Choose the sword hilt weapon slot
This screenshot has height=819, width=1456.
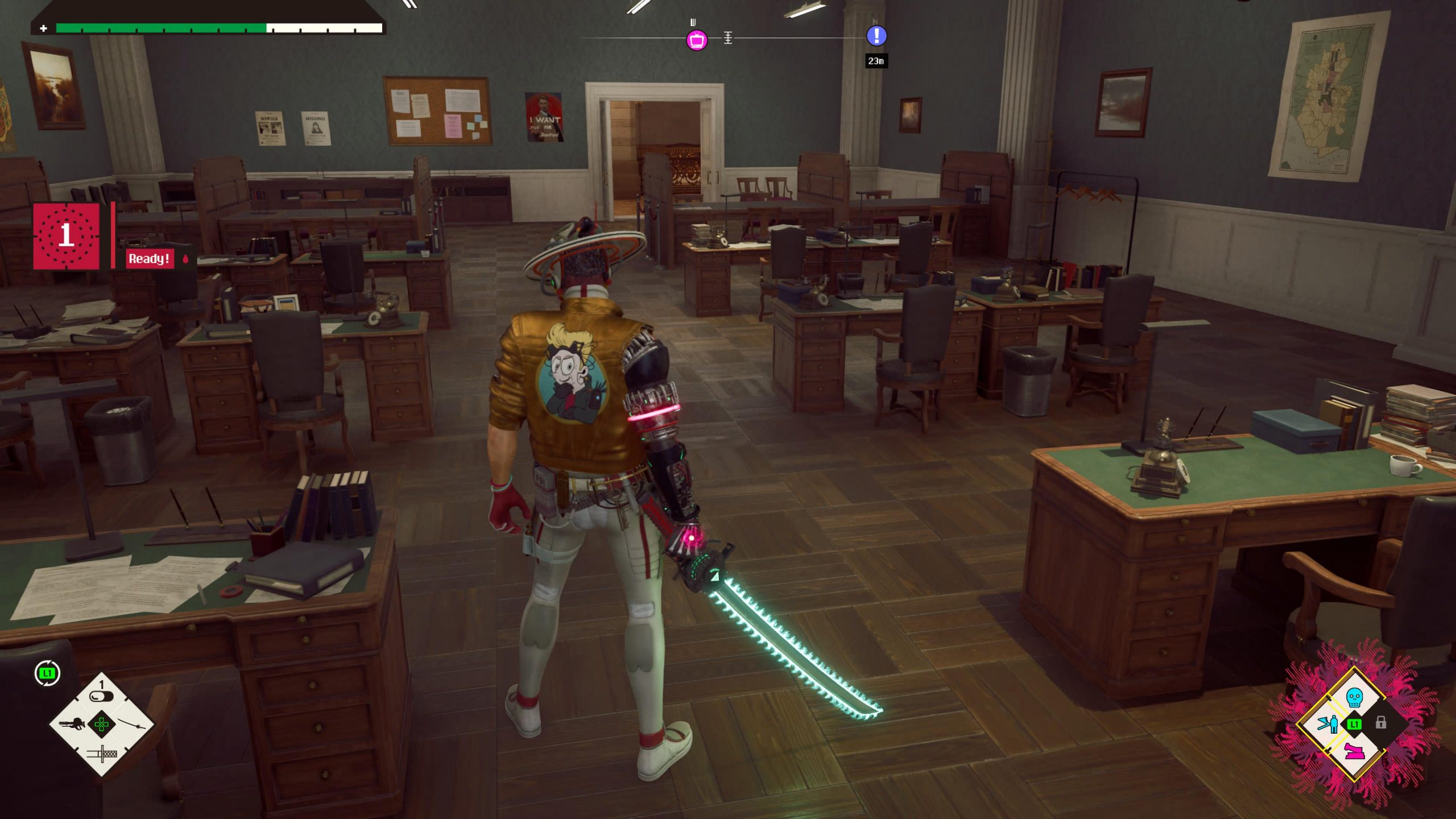102,754
